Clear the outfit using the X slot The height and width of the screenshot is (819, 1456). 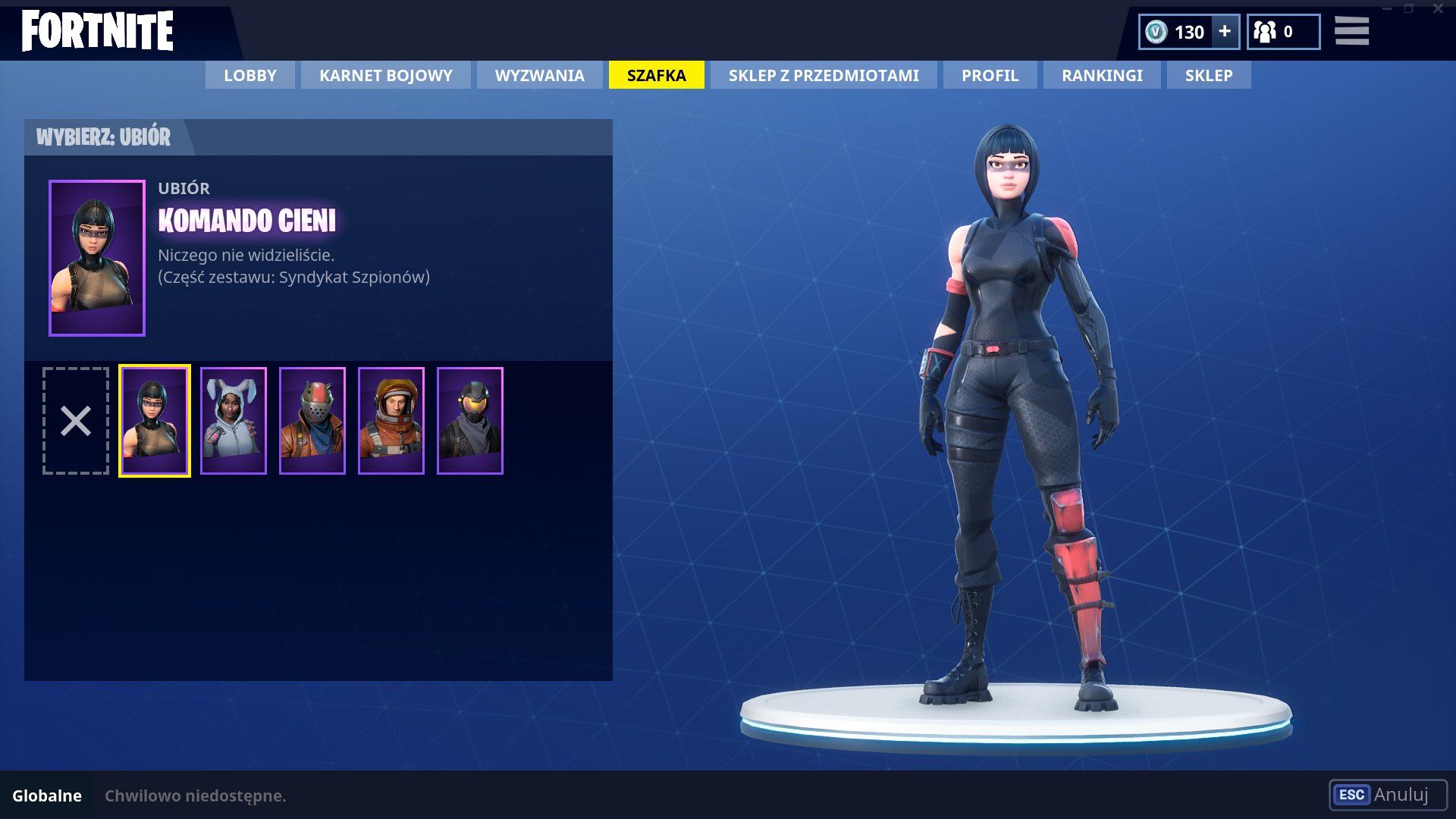pyautogui.click(x=76, y=419)
